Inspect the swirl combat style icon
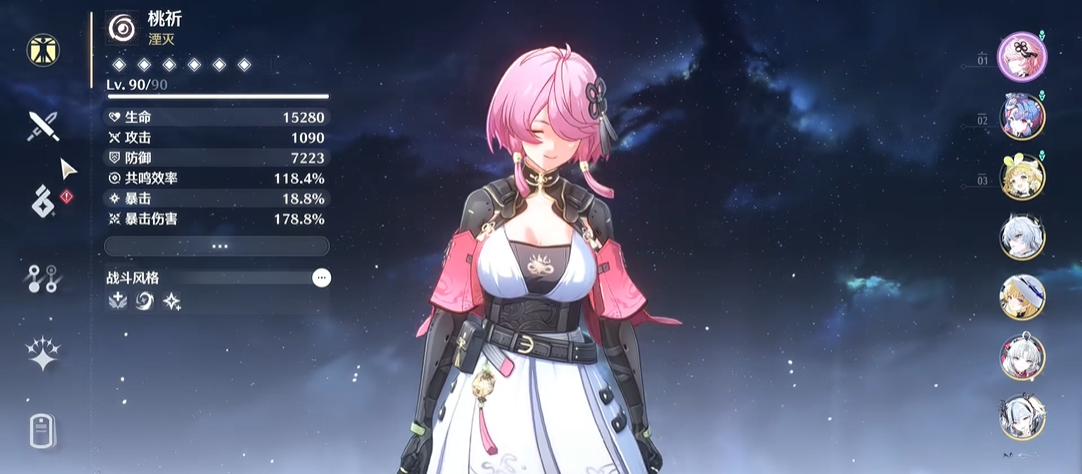Viewport: 1082px width, 474px height. pos(145,301)
